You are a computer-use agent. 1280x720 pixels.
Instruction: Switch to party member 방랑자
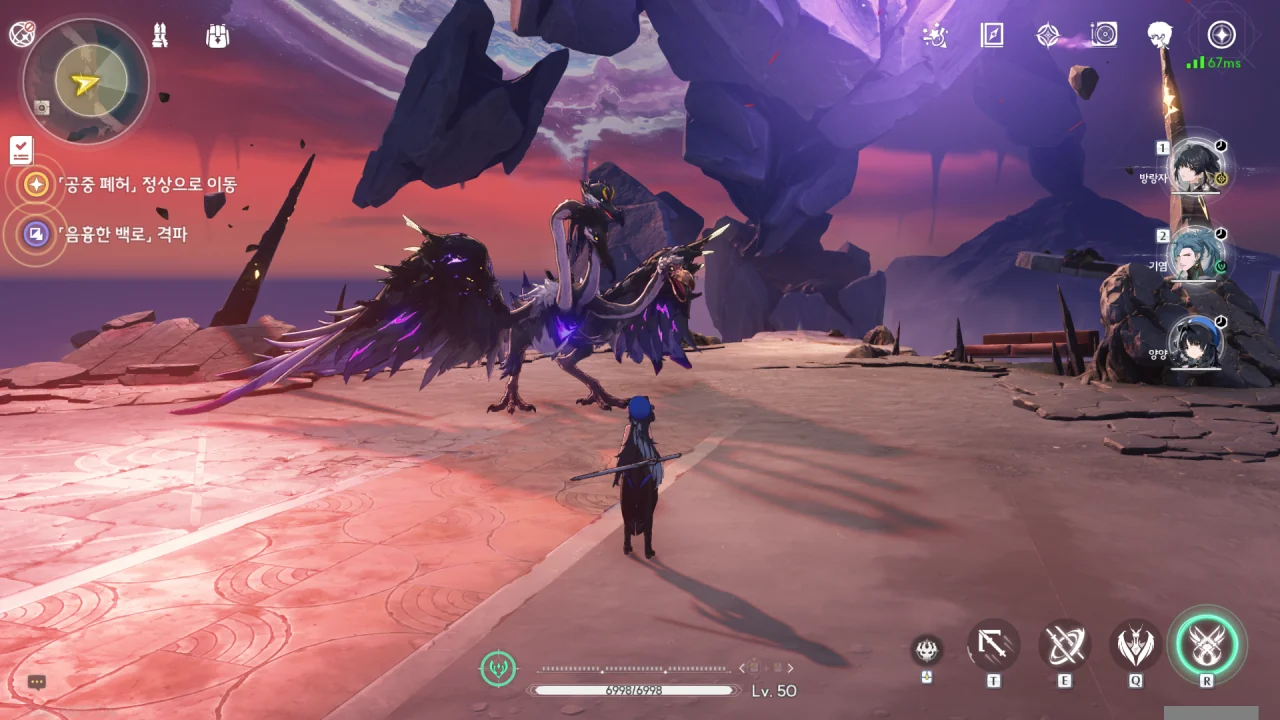pyautogui.click(x=1196, y=165)
